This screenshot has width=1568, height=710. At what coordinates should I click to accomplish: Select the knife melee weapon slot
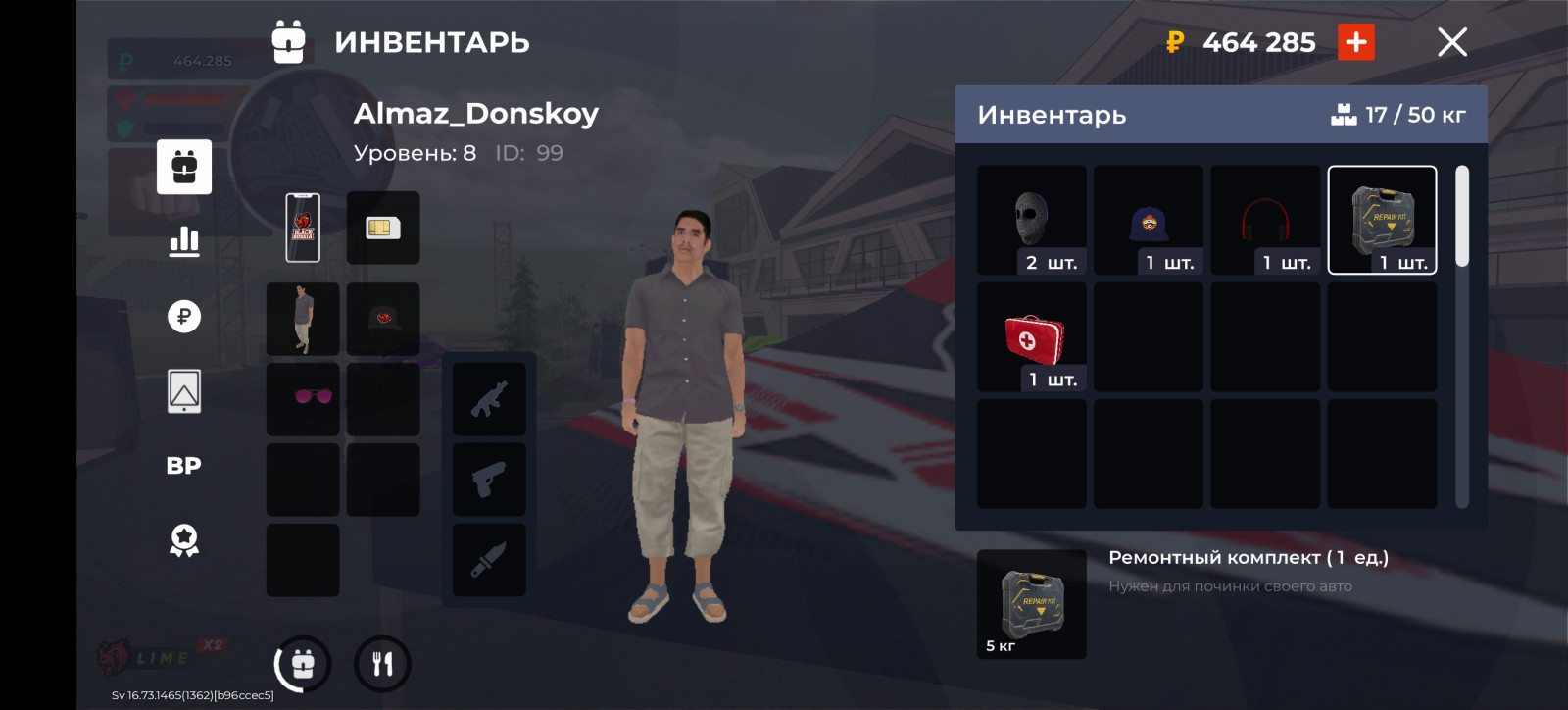[x=489, y=560]
